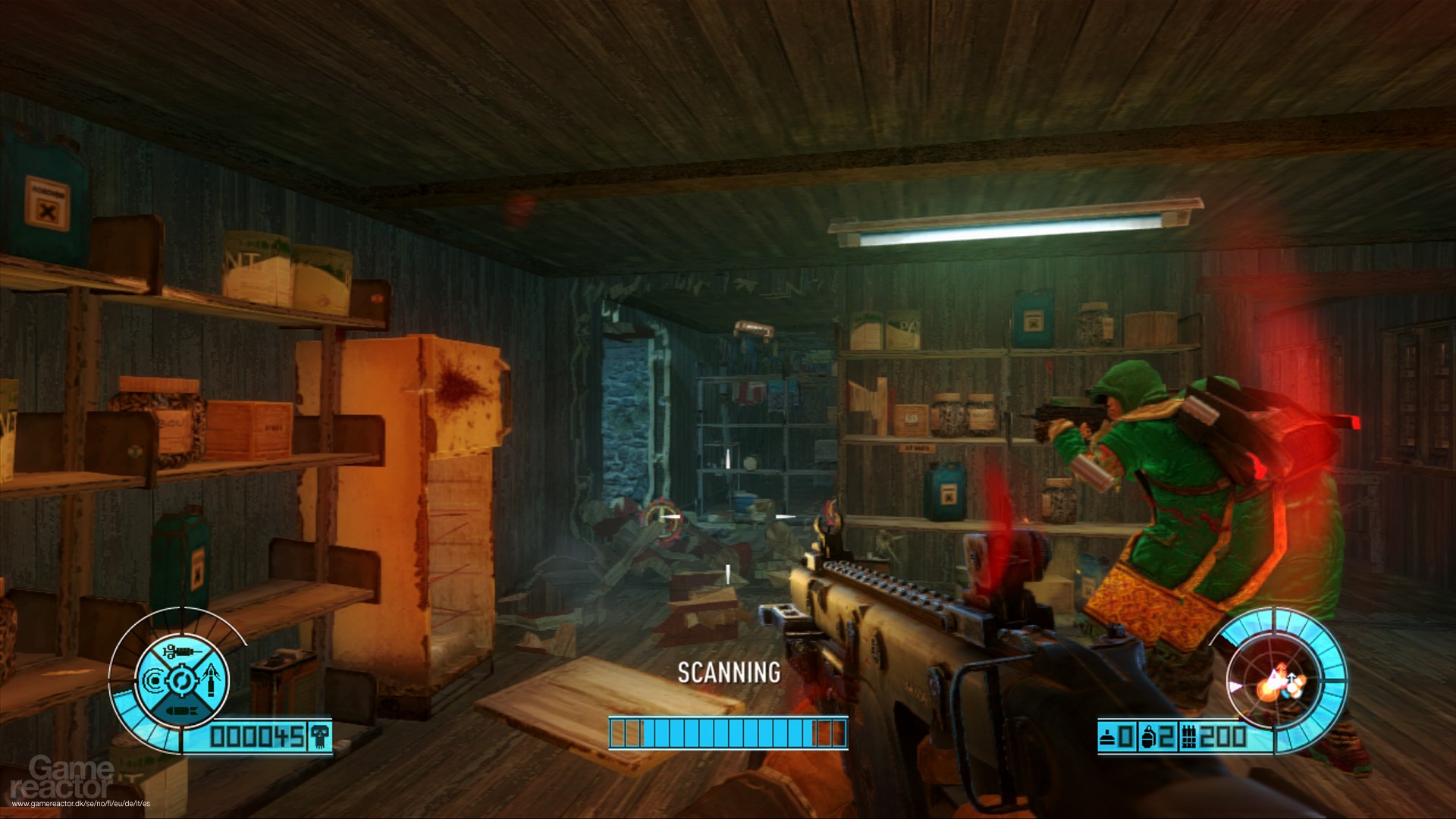The height and width of the screenshot is (819, 1456).
Task: Click the ammo belt icon next to the 200 counter
Action: point(1190,737)
